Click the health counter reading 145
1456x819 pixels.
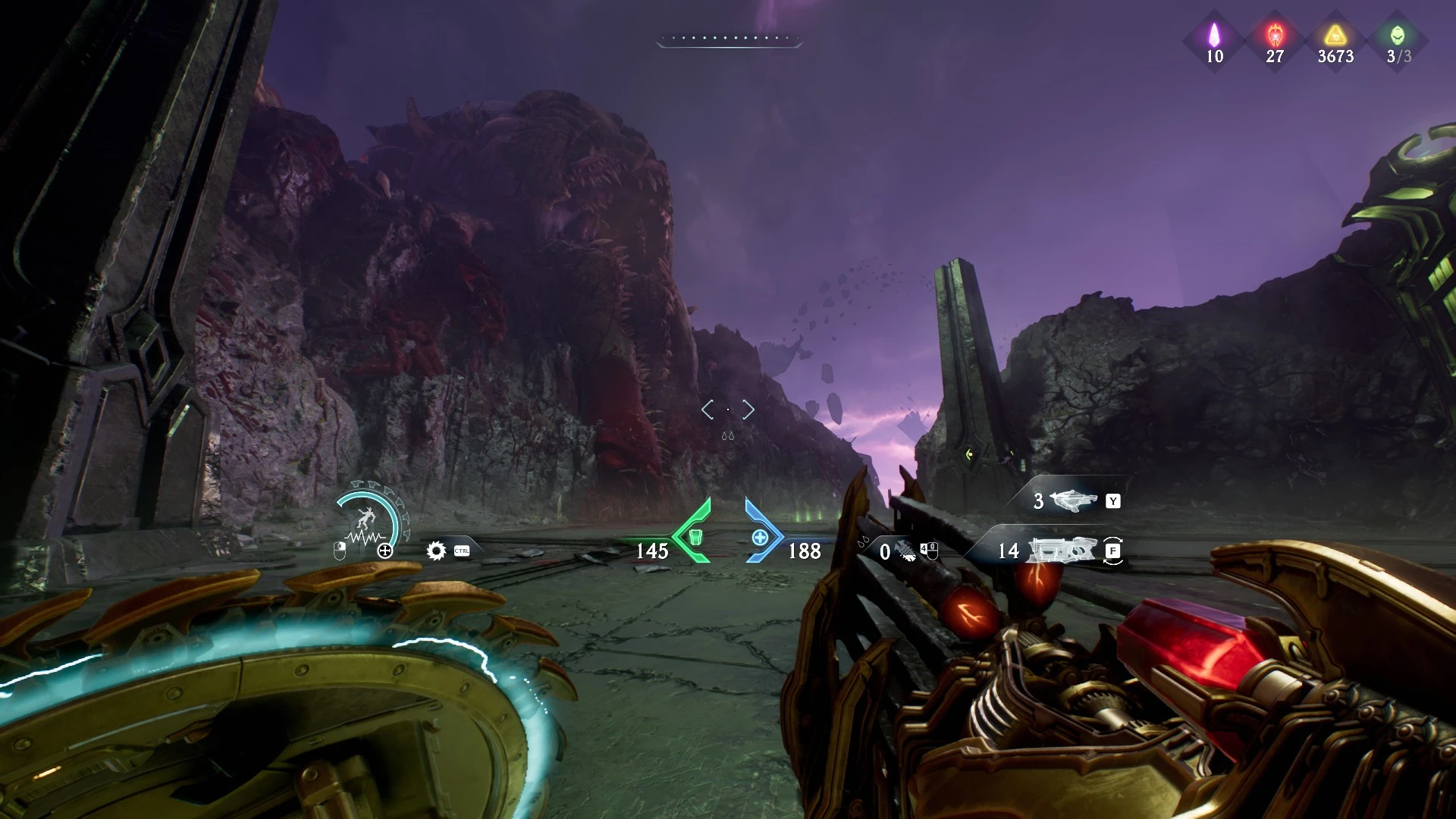[x=652, y=551]
